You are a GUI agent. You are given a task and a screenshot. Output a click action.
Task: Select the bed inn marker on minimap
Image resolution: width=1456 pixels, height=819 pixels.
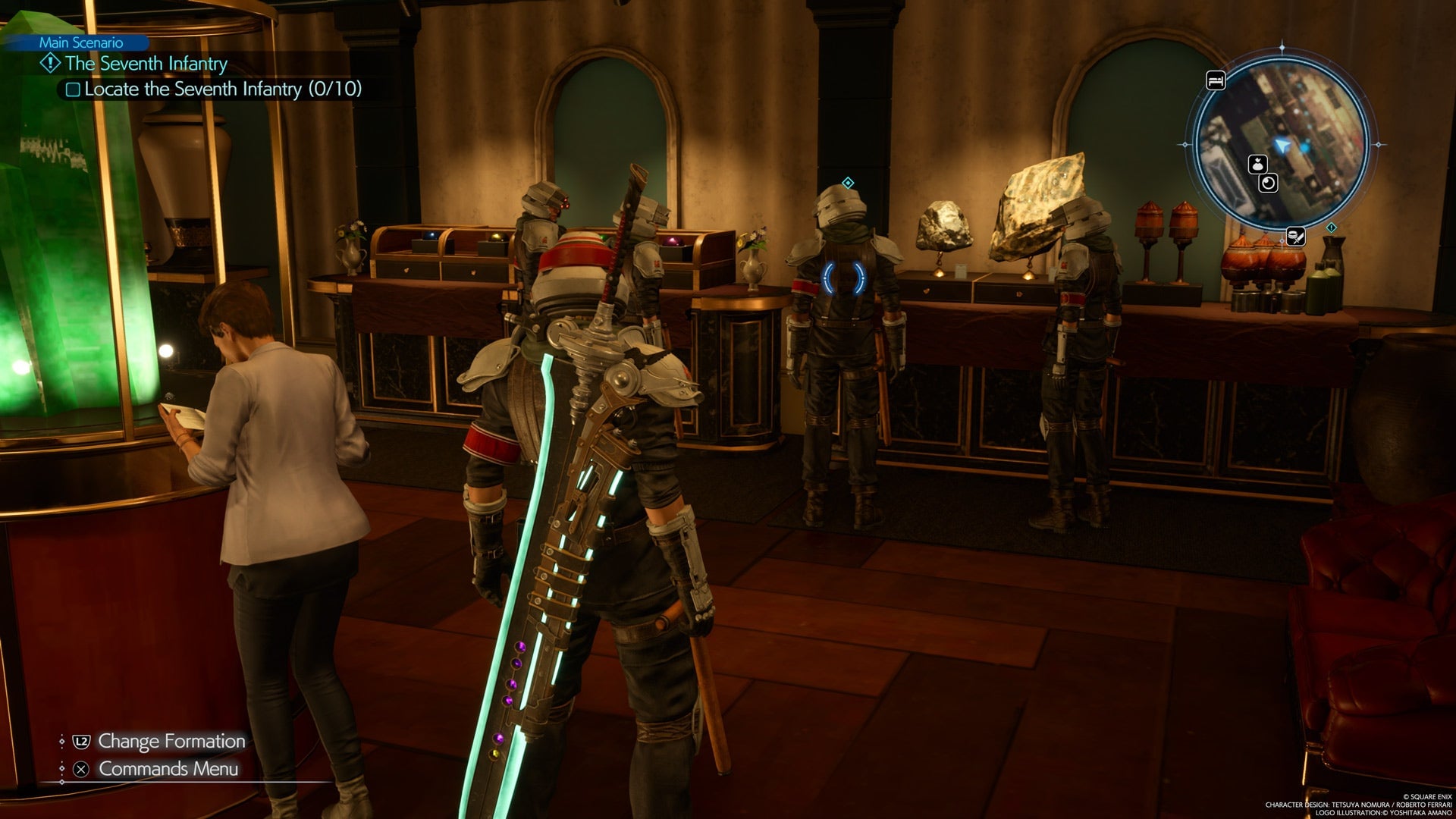(1216, 80)
